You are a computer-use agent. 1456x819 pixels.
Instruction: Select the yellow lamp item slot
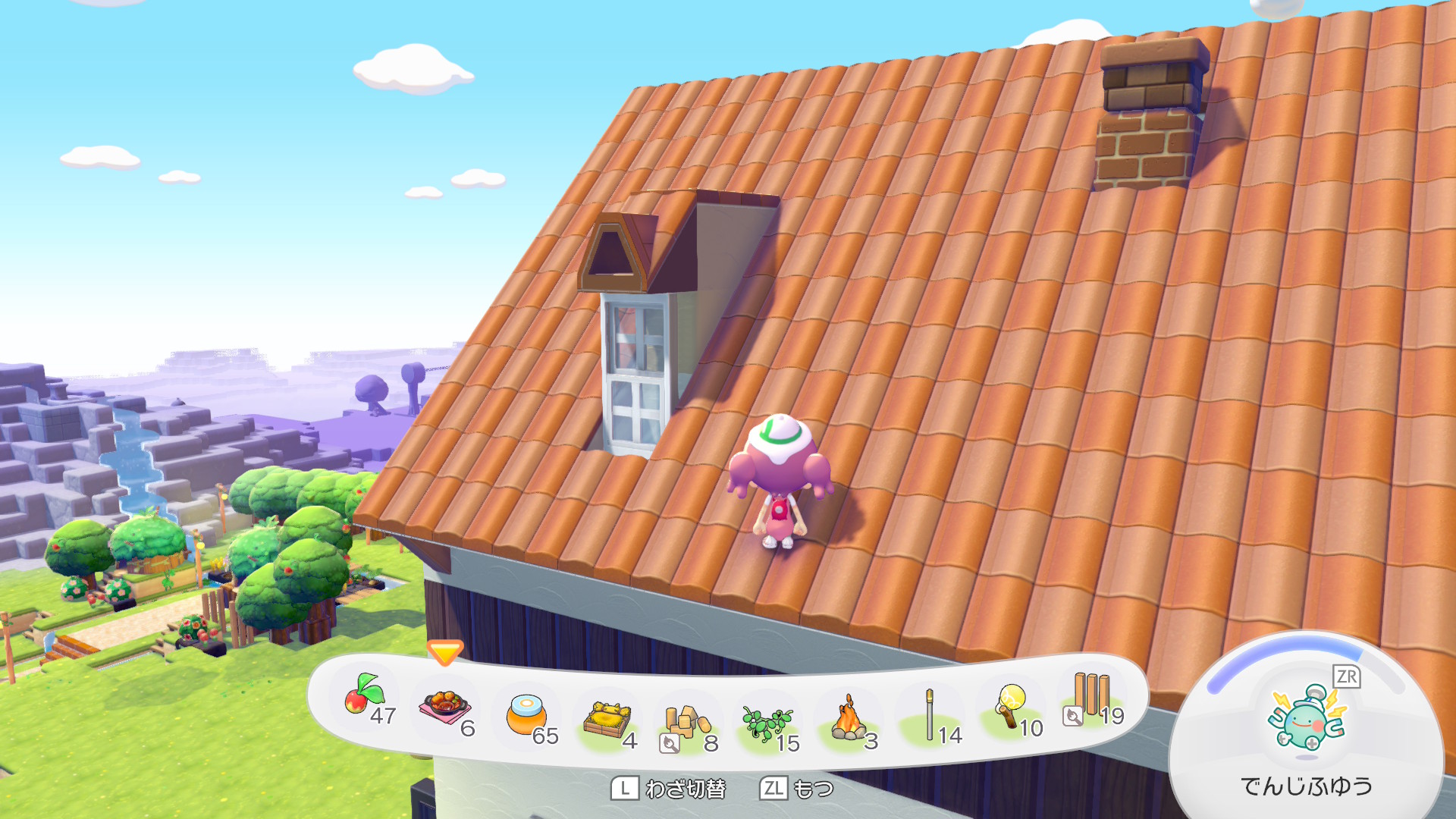tap(1012, 706)
